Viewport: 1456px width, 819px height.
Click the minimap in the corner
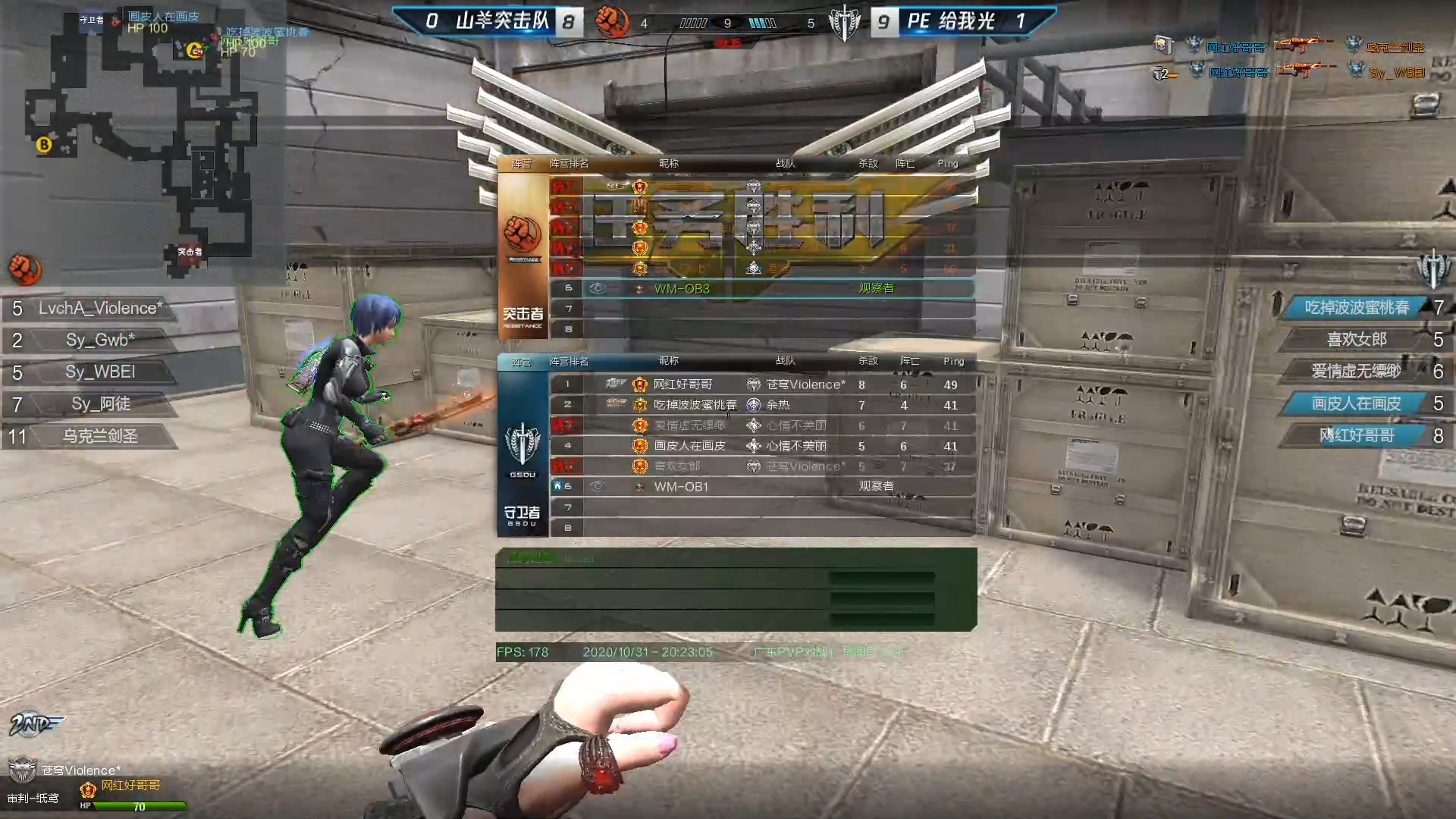click(140, 136)
